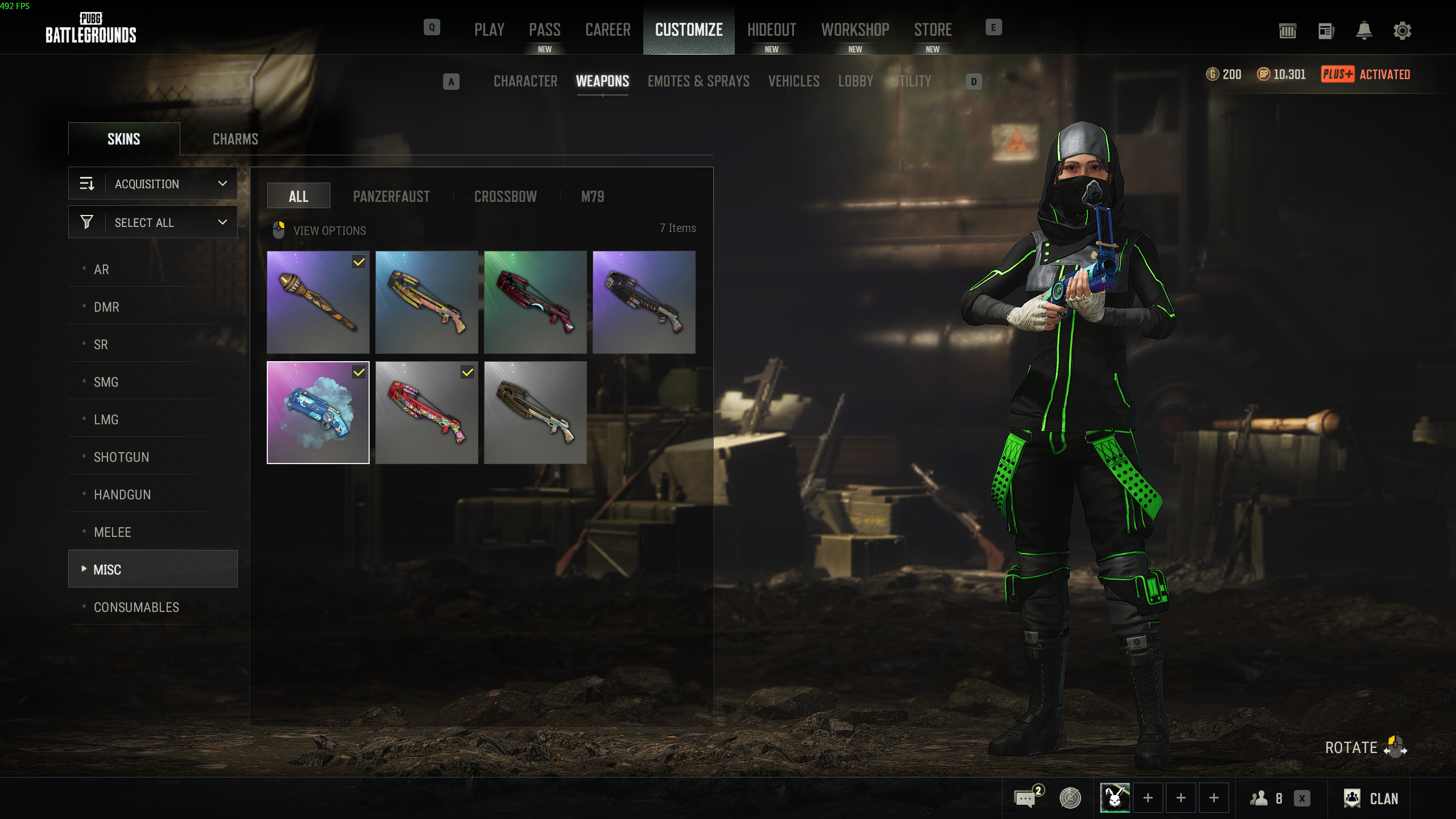Open the VEHICLES customization tab

(x=793, y=81)
